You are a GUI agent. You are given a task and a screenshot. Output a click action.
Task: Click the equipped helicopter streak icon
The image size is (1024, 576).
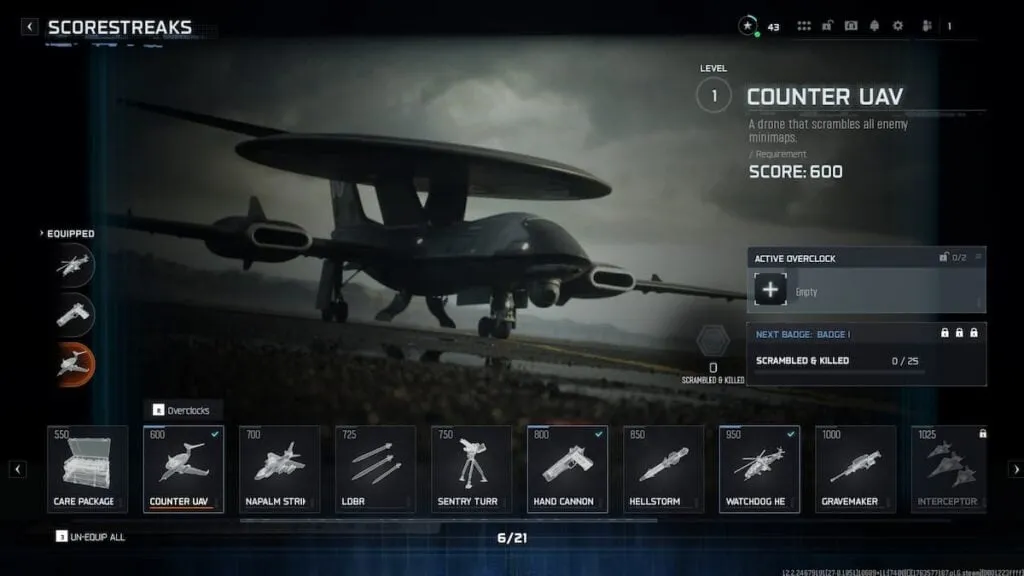click(75, 265)
